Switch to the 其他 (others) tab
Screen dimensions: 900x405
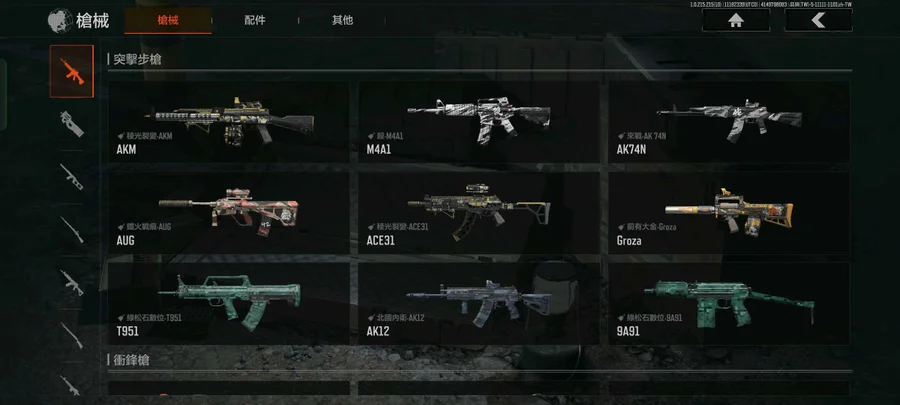(342, 20)
